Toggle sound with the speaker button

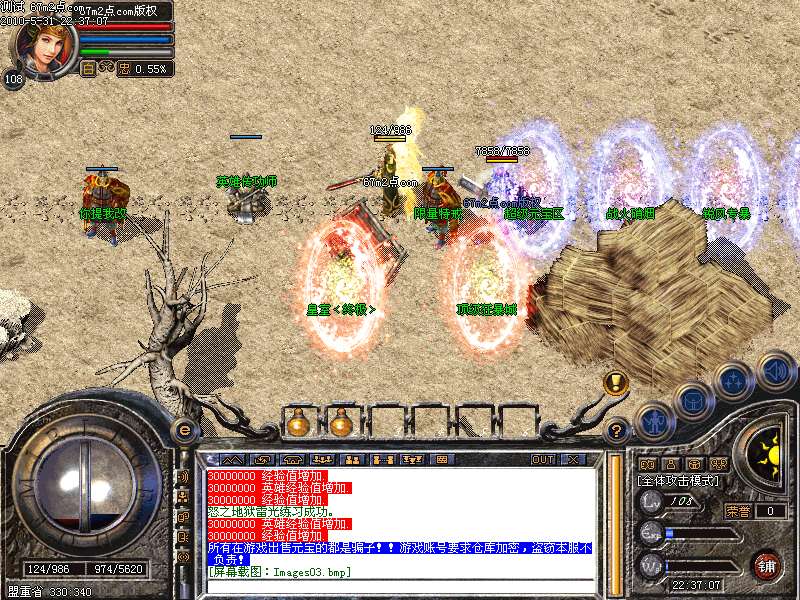pyautogui.click(x=775, y=370)
